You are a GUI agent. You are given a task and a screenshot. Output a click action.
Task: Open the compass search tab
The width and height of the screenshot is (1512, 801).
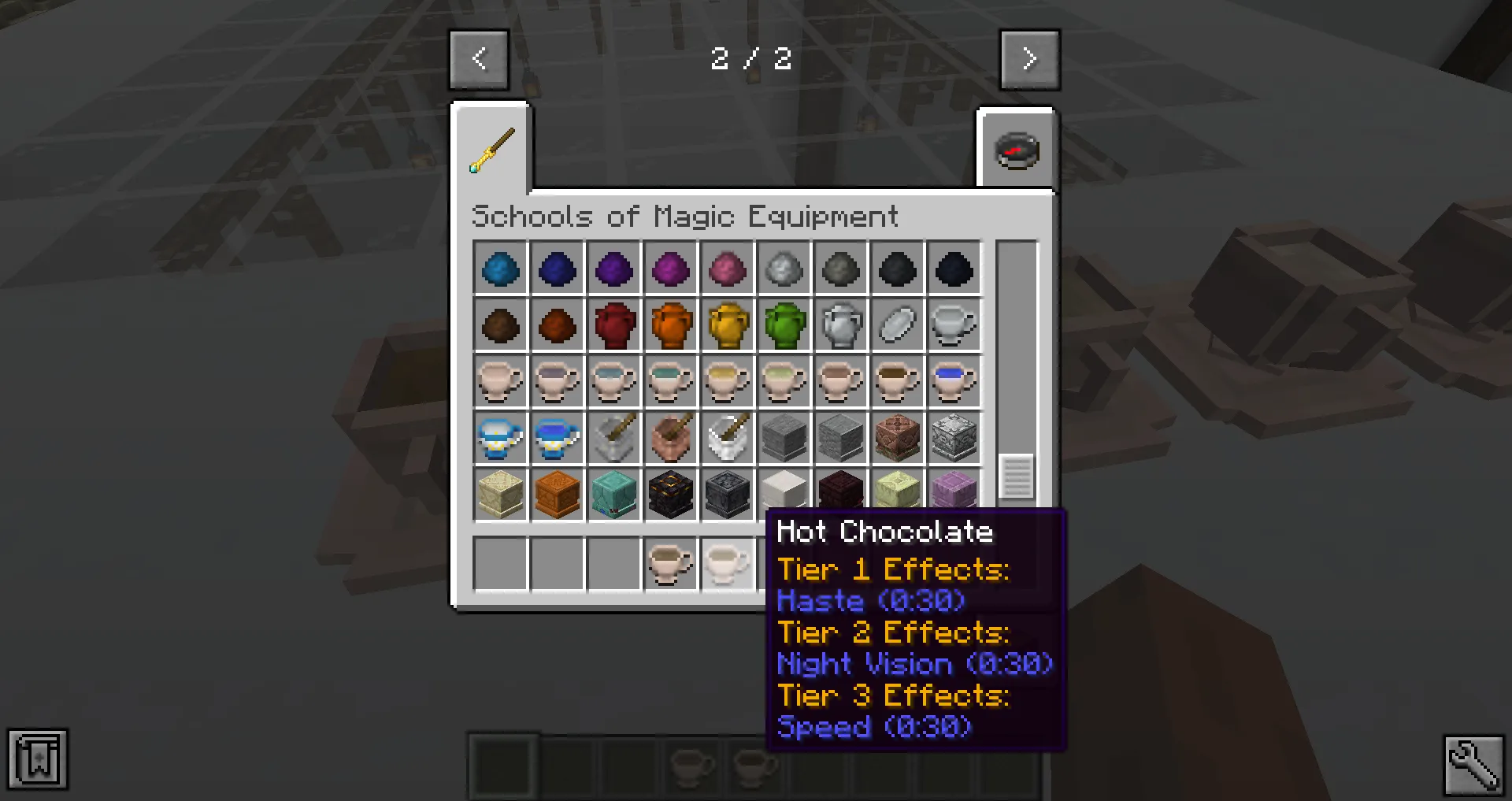1016,150
